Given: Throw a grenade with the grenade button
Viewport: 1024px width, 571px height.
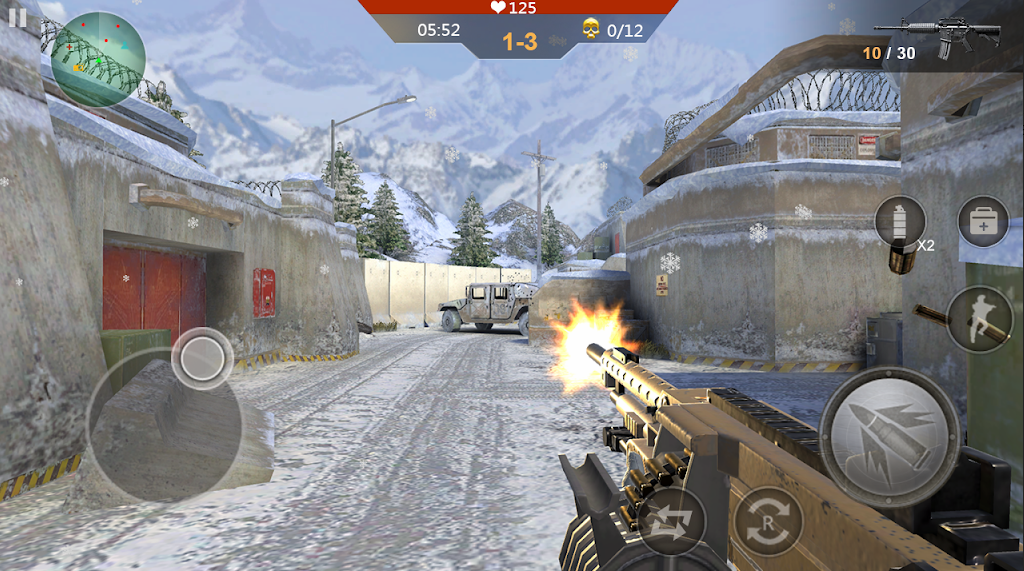Looking at the screenshot, I should point(900,222).
